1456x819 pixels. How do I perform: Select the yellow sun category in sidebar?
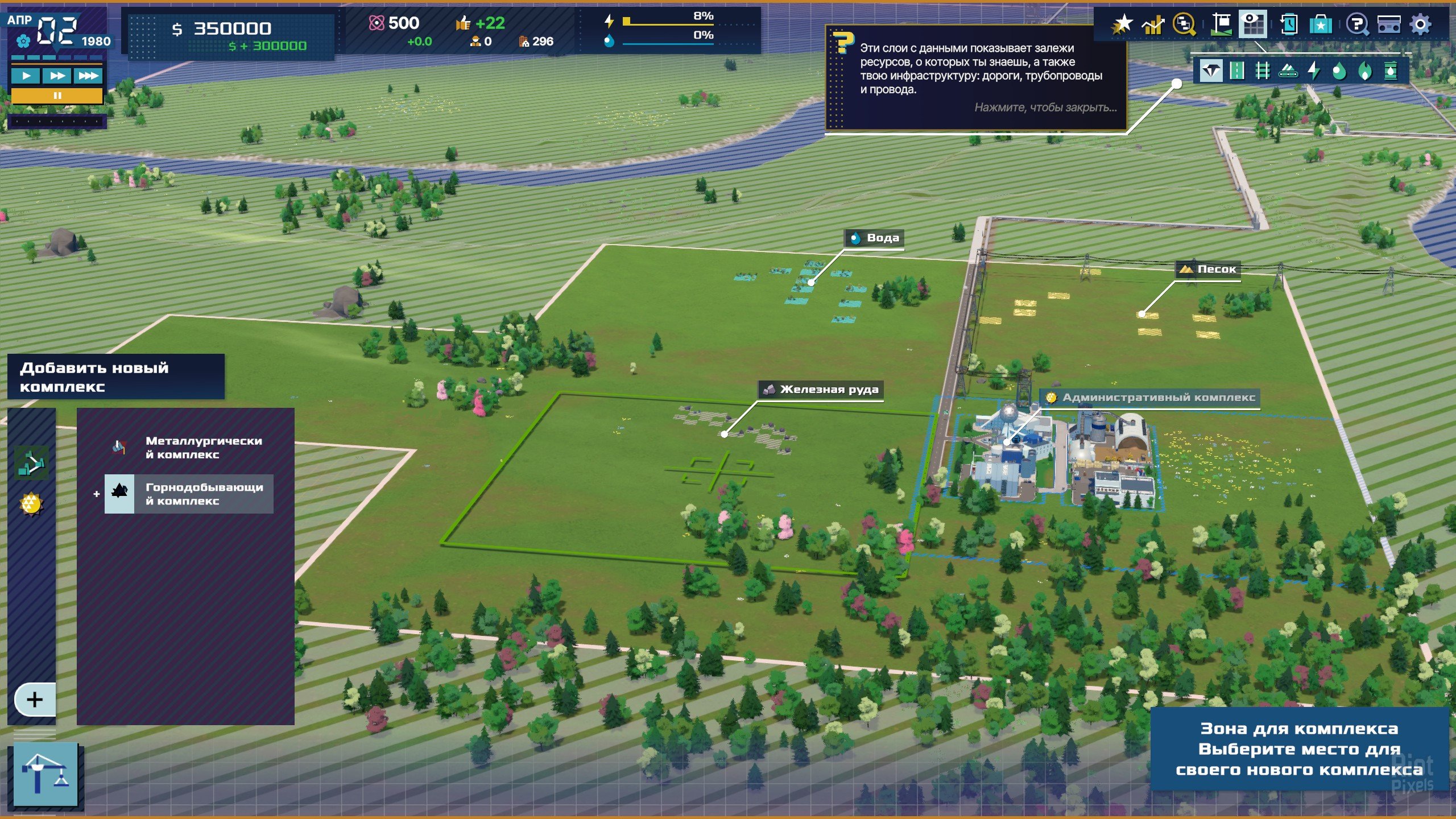[31, 503]
